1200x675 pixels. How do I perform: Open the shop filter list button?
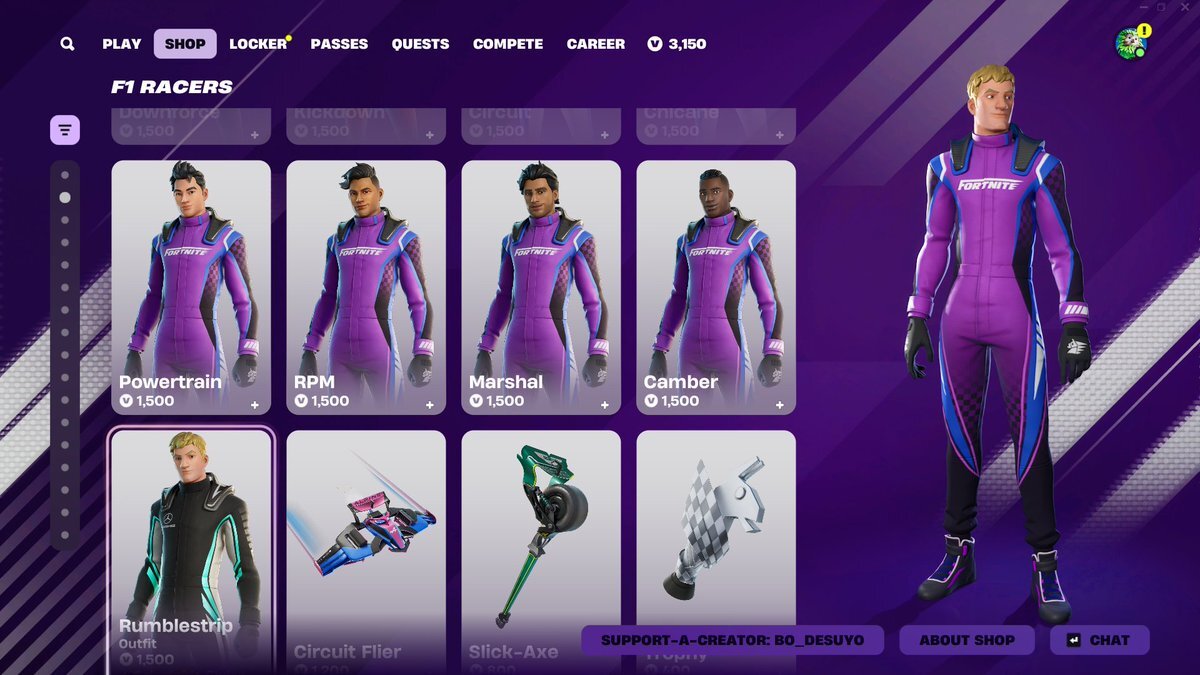(x=65, y=130)
